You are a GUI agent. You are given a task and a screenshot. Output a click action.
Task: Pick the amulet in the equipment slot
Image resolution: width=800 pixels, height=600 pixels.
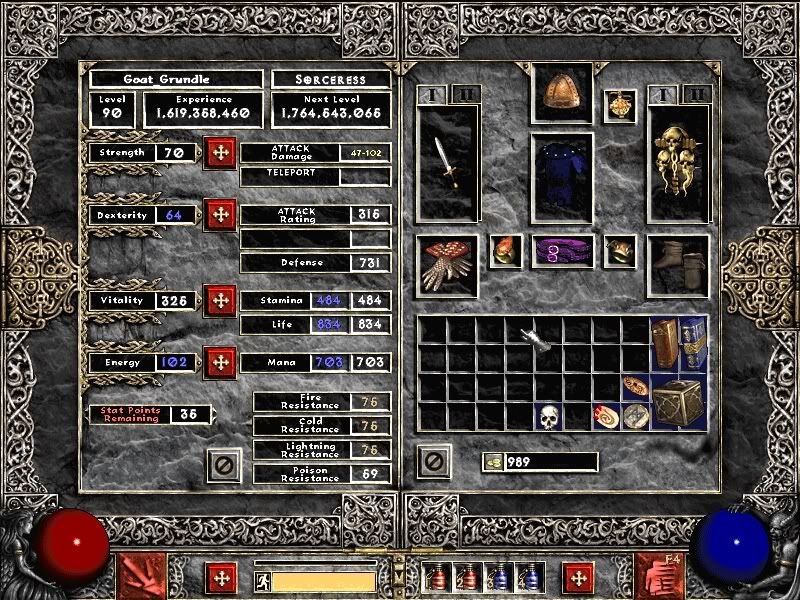(620, 106)
